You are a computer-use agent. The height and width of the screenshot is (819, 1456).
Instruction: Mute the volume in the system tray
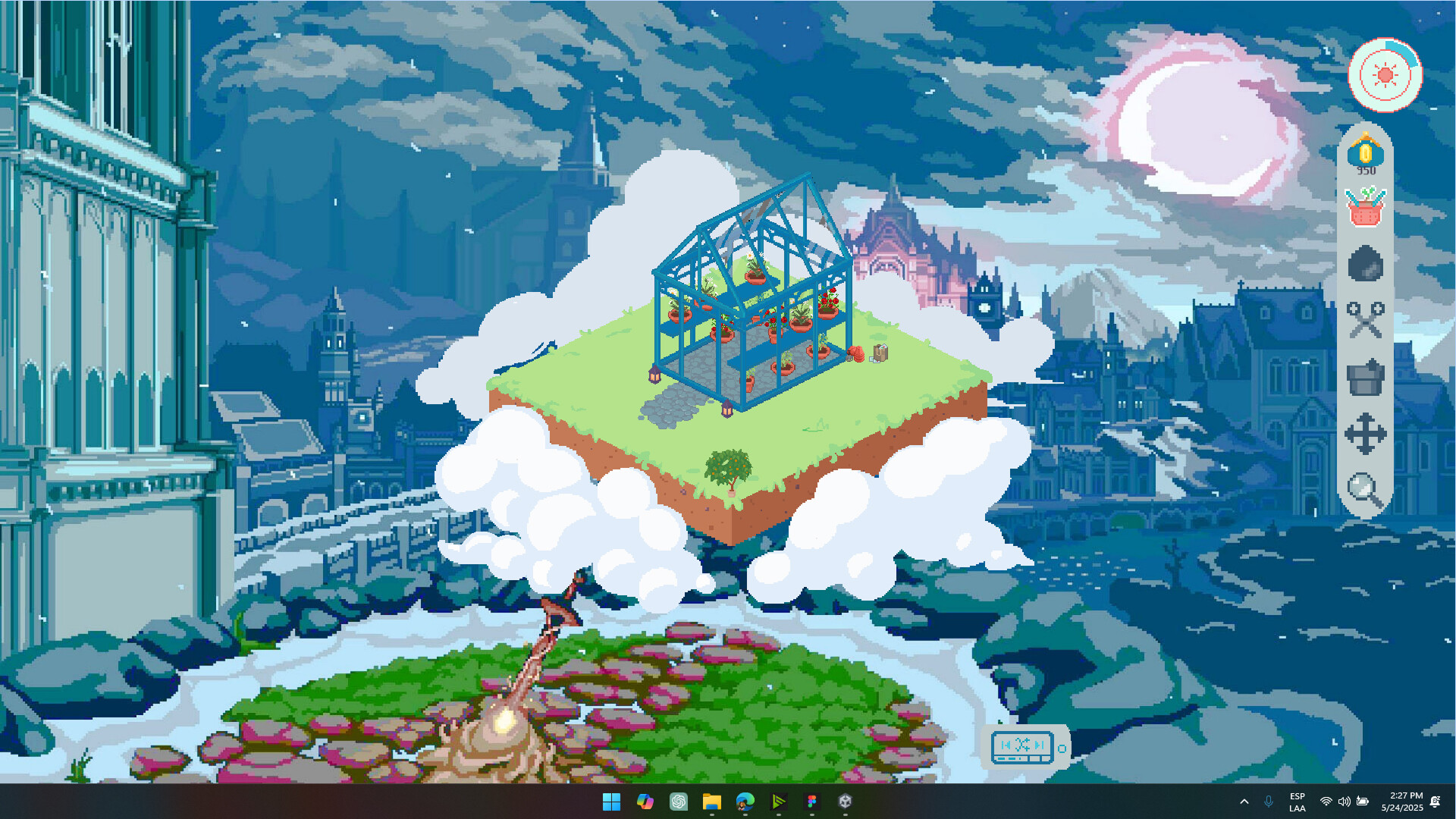tap(1345, 802)
